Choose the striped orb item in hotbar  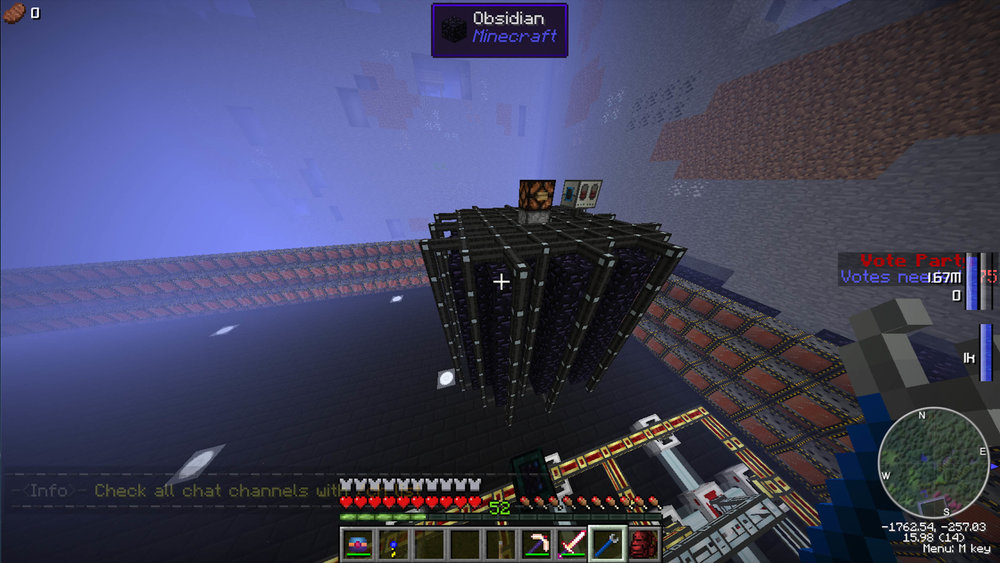click(x=359, y=544)
